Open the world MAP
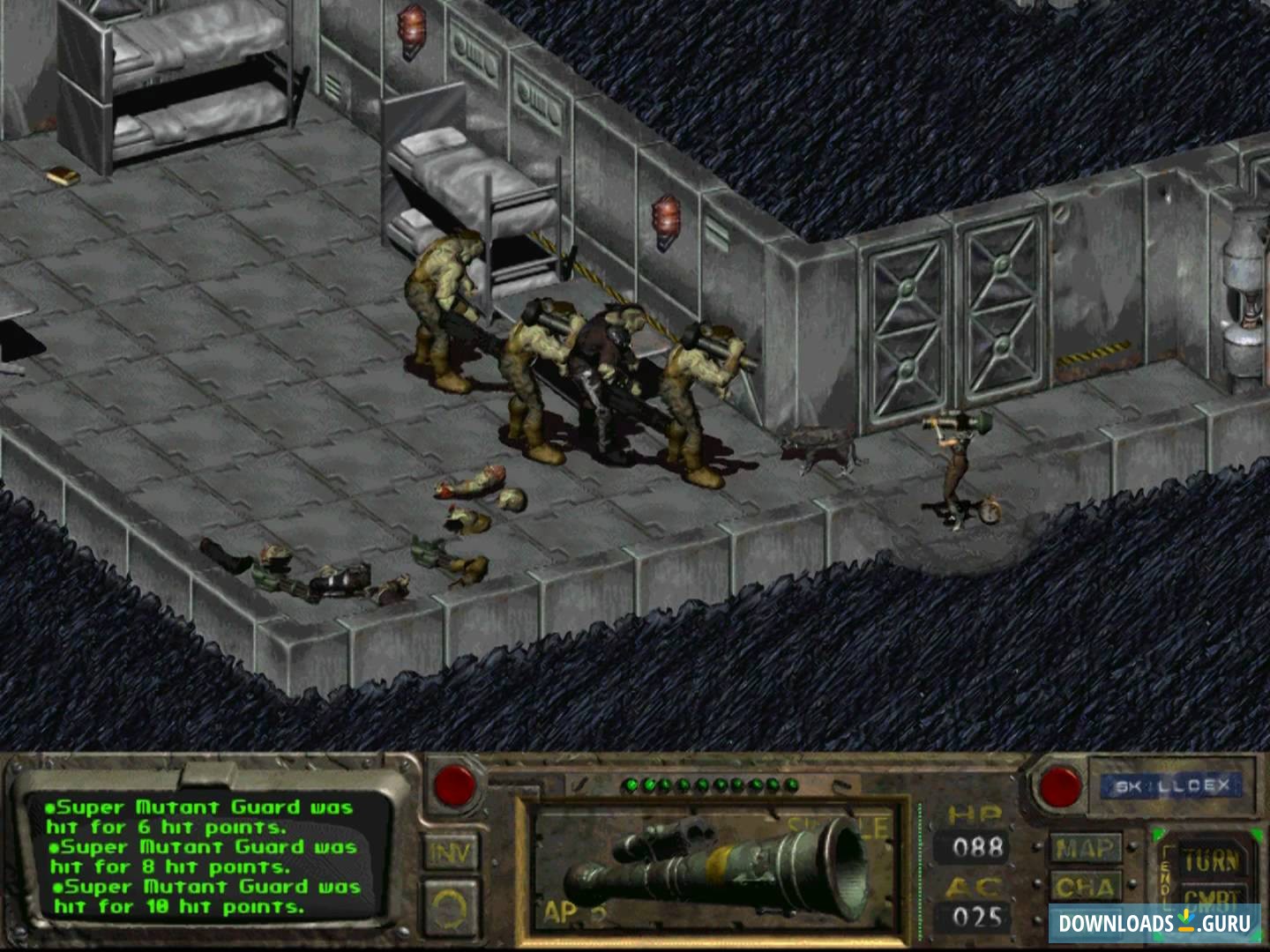The width and height of the screenshot is (1270, 952). click(x=1085, y=849)
